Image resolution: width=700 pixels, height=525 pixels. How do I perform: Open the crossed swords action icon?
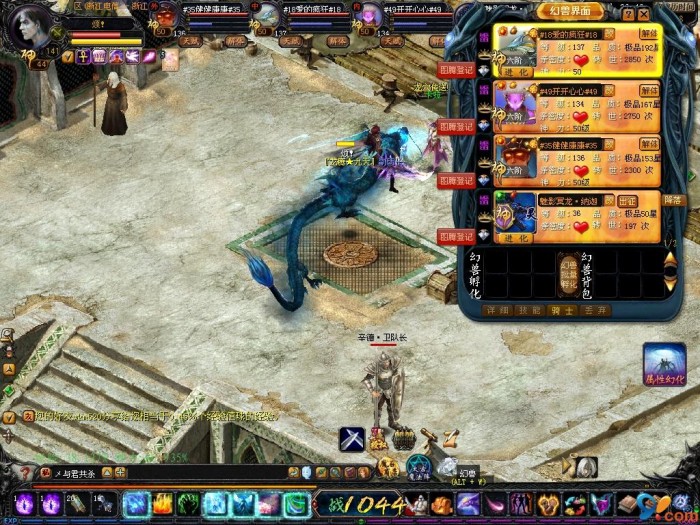351,438
